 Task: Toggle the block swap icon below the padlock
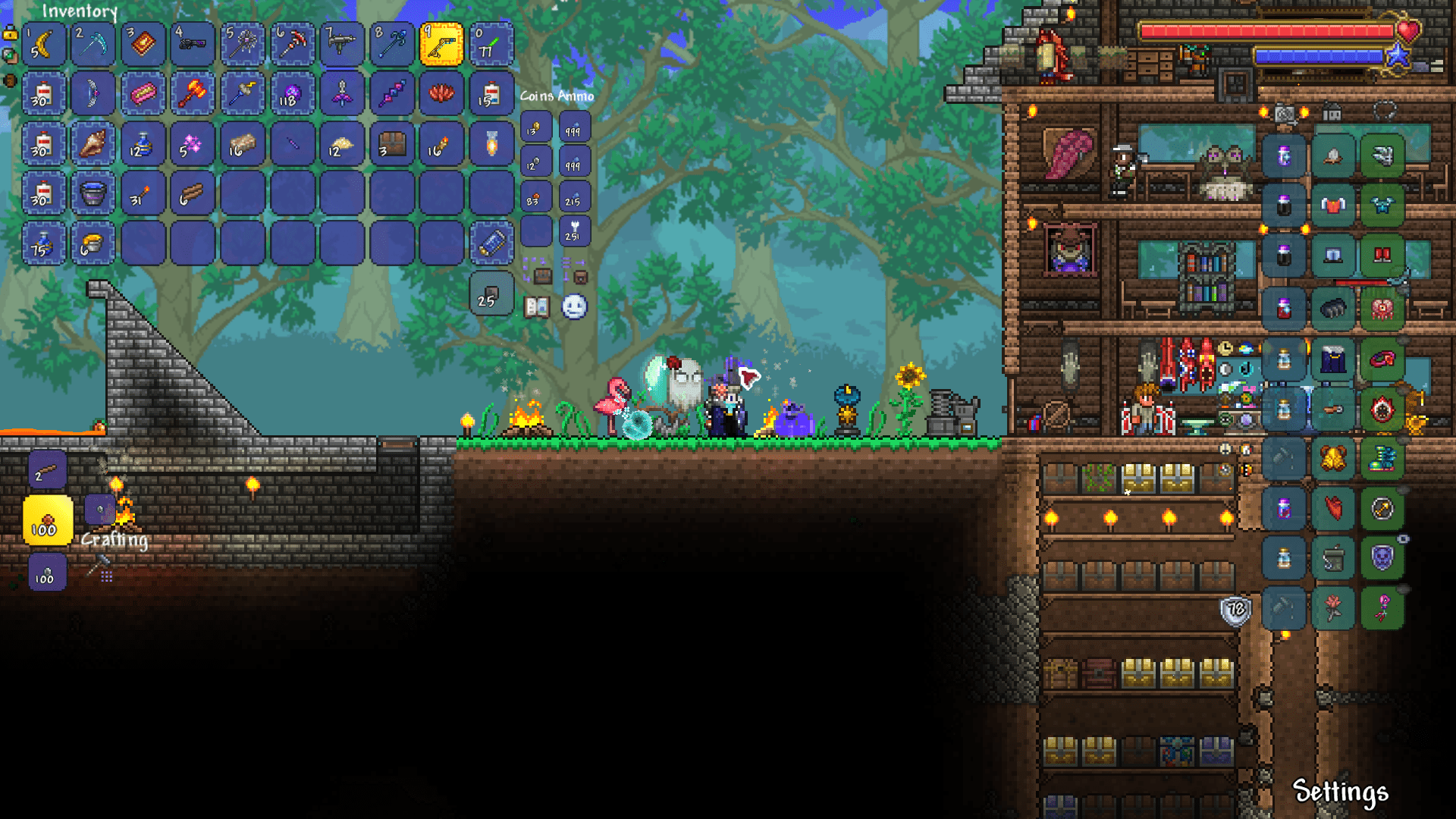[x=10, y=56]
